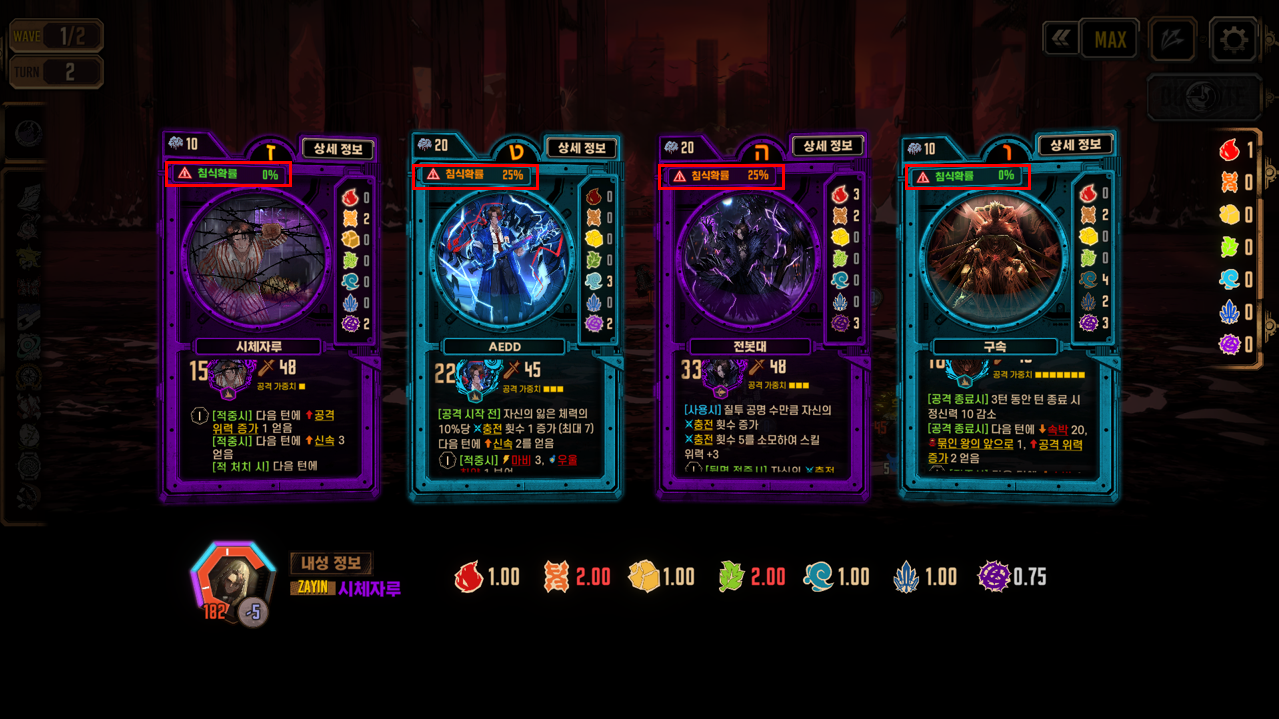This screenshot has height=719, width=1279.
Task: Show 상세 정보 for the AEDD card
Action: (582, 148)
